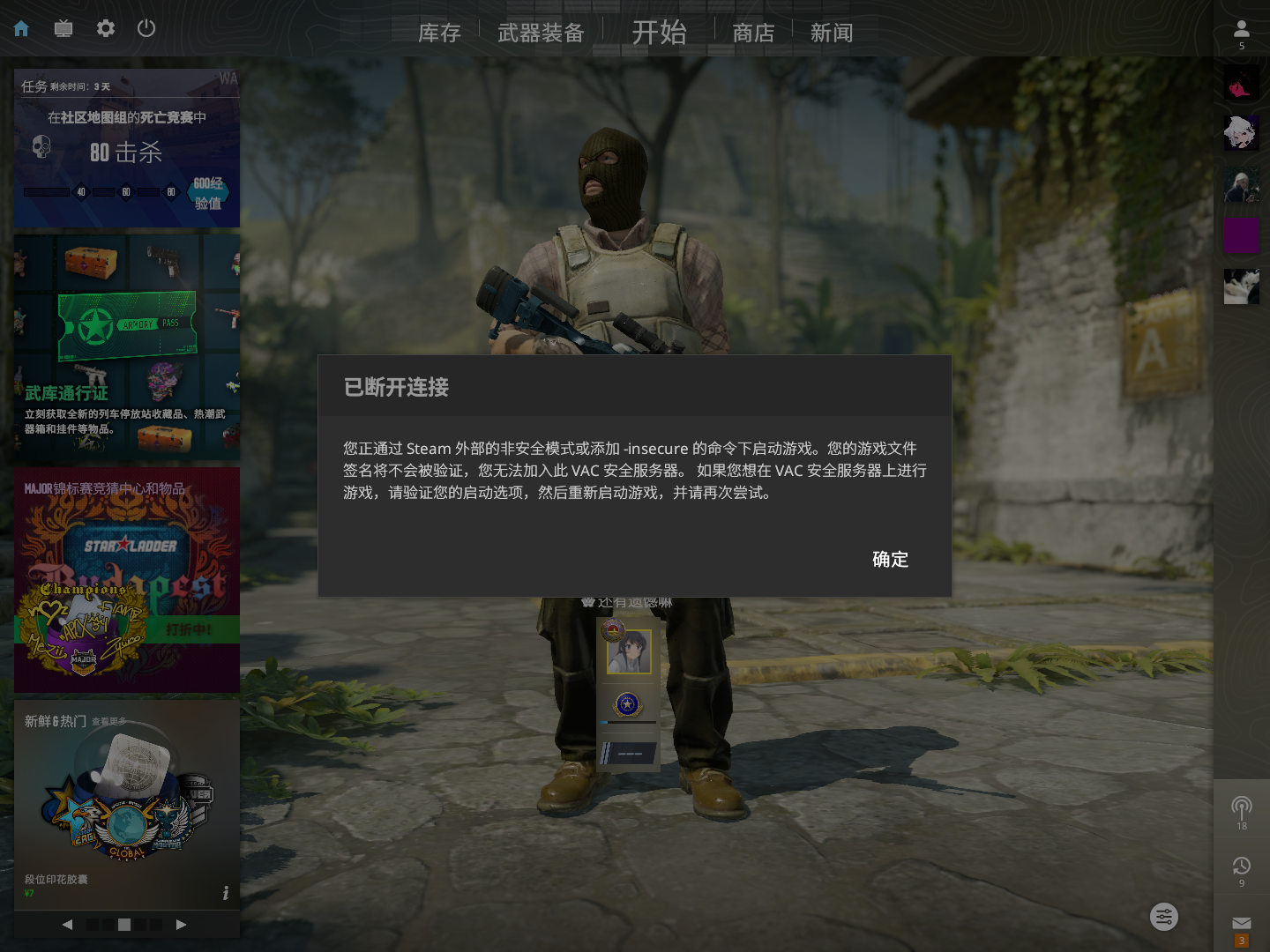The height and width of the screenshot is (952, 1270).
Task: Switch to the 库存 tab
Action: coord(439,32)
